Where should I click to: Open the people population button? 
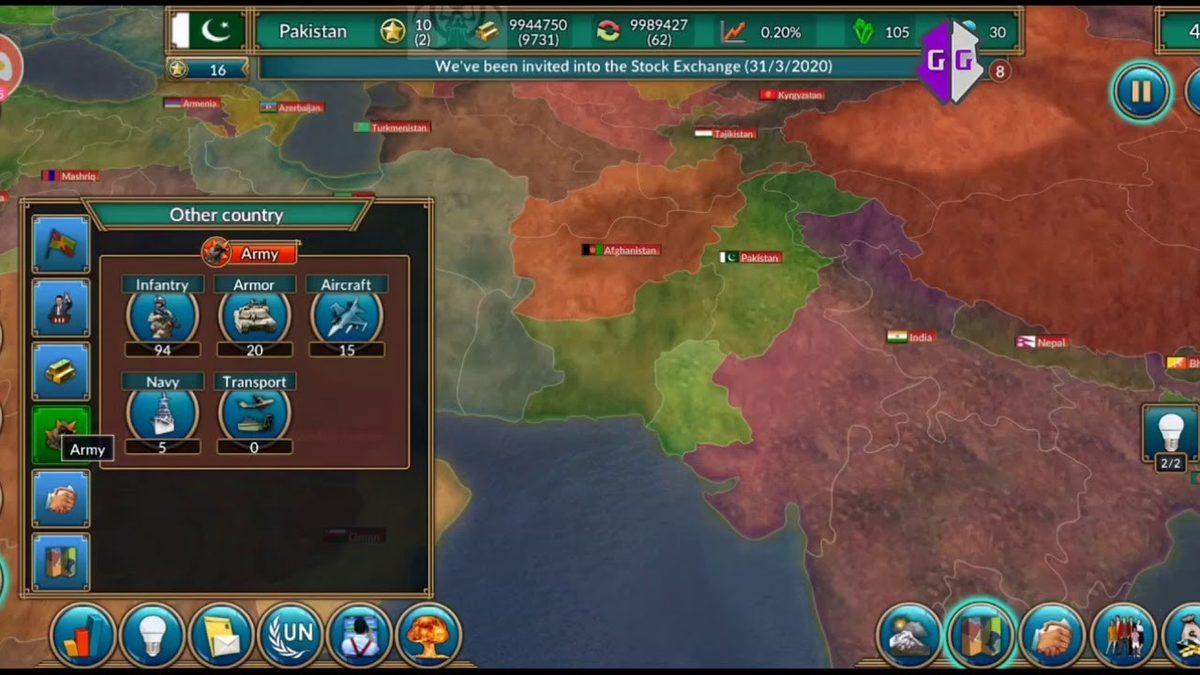click(x=1123, y=636)
